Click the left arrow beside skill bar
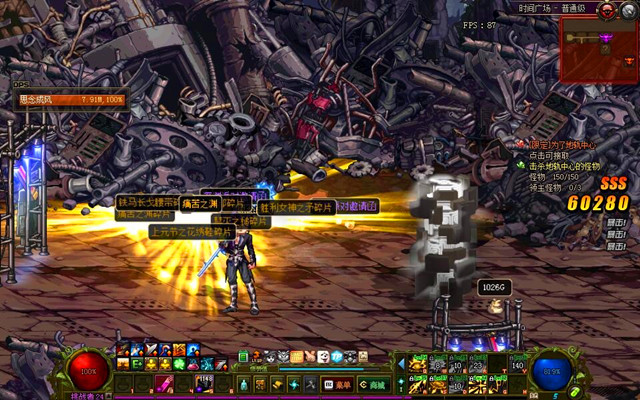This screenshot has height=400, width=640. 402,364
